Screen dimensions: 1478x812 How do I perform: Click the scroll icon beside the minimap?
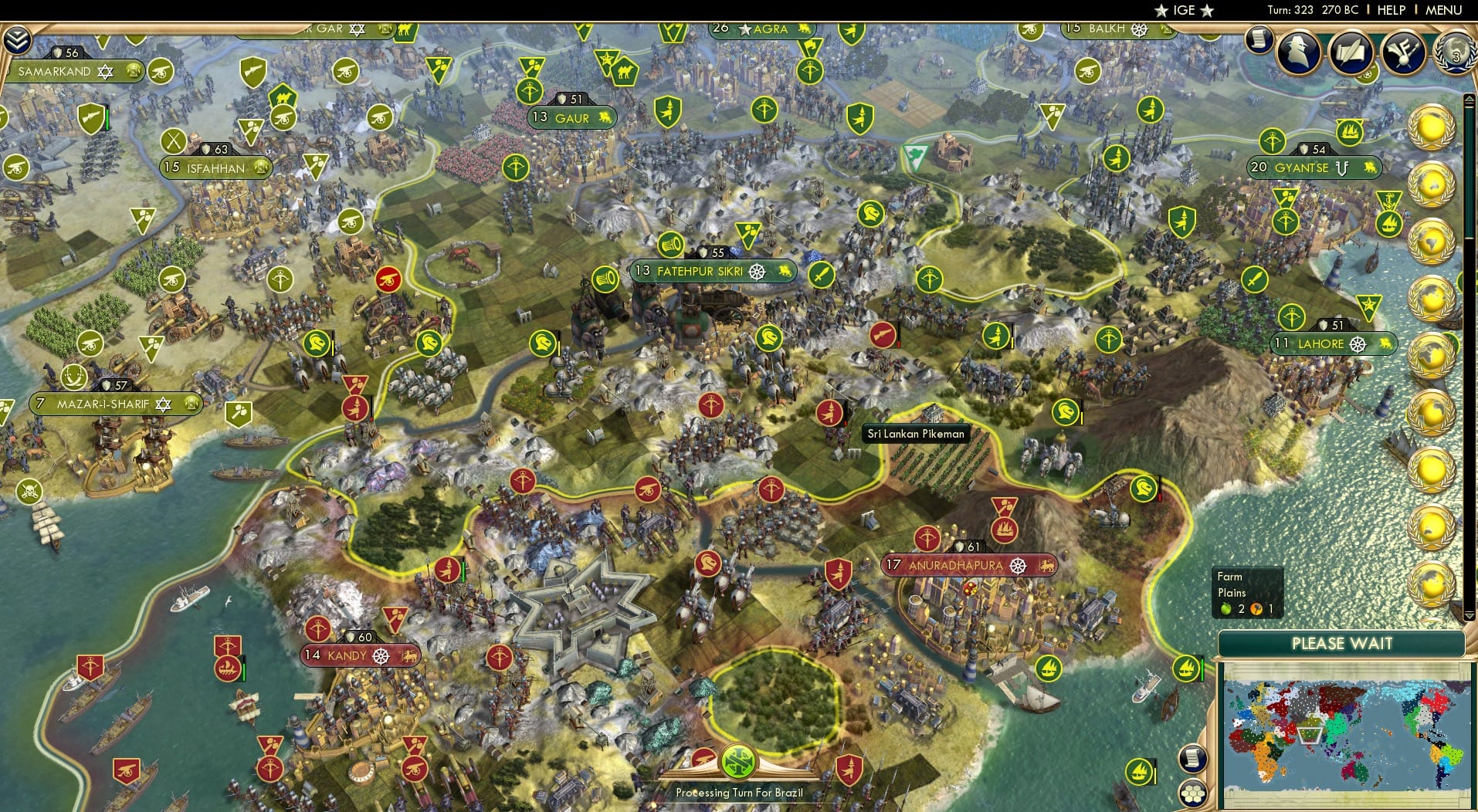click(1192, 759)
